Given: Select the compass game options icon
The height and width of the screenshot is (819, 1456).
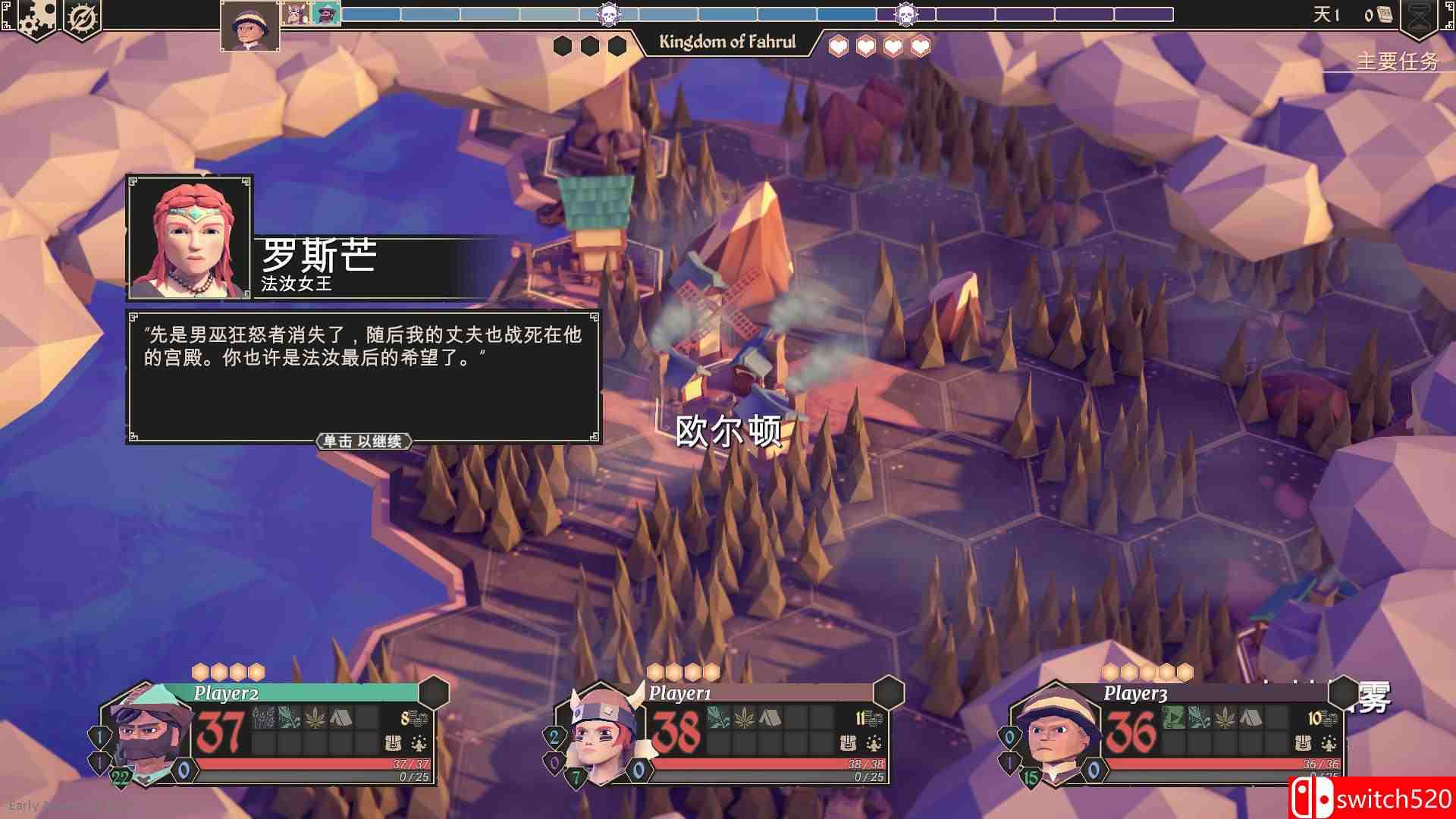Looking at the screenshot, I should coord(82,17).
